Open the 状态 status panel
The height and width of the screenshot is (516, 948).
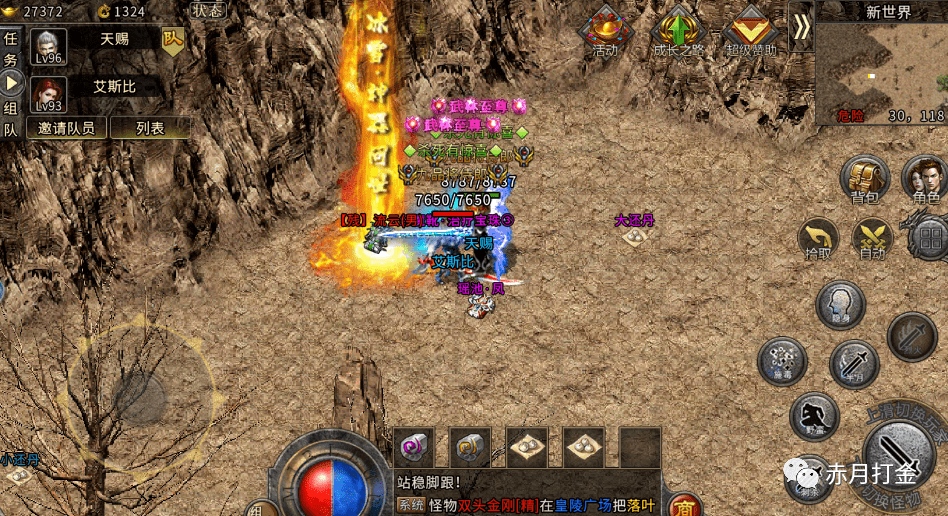pos(208,10)
